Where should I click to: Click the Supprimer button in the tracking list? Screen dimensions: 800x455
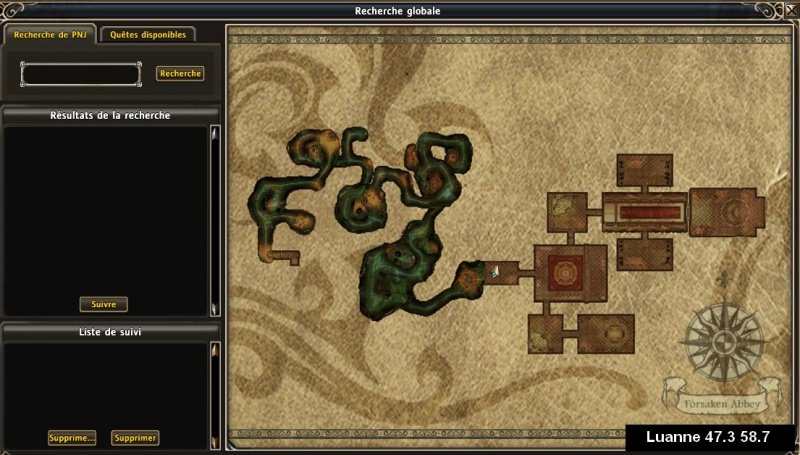[x=135, y=438]
